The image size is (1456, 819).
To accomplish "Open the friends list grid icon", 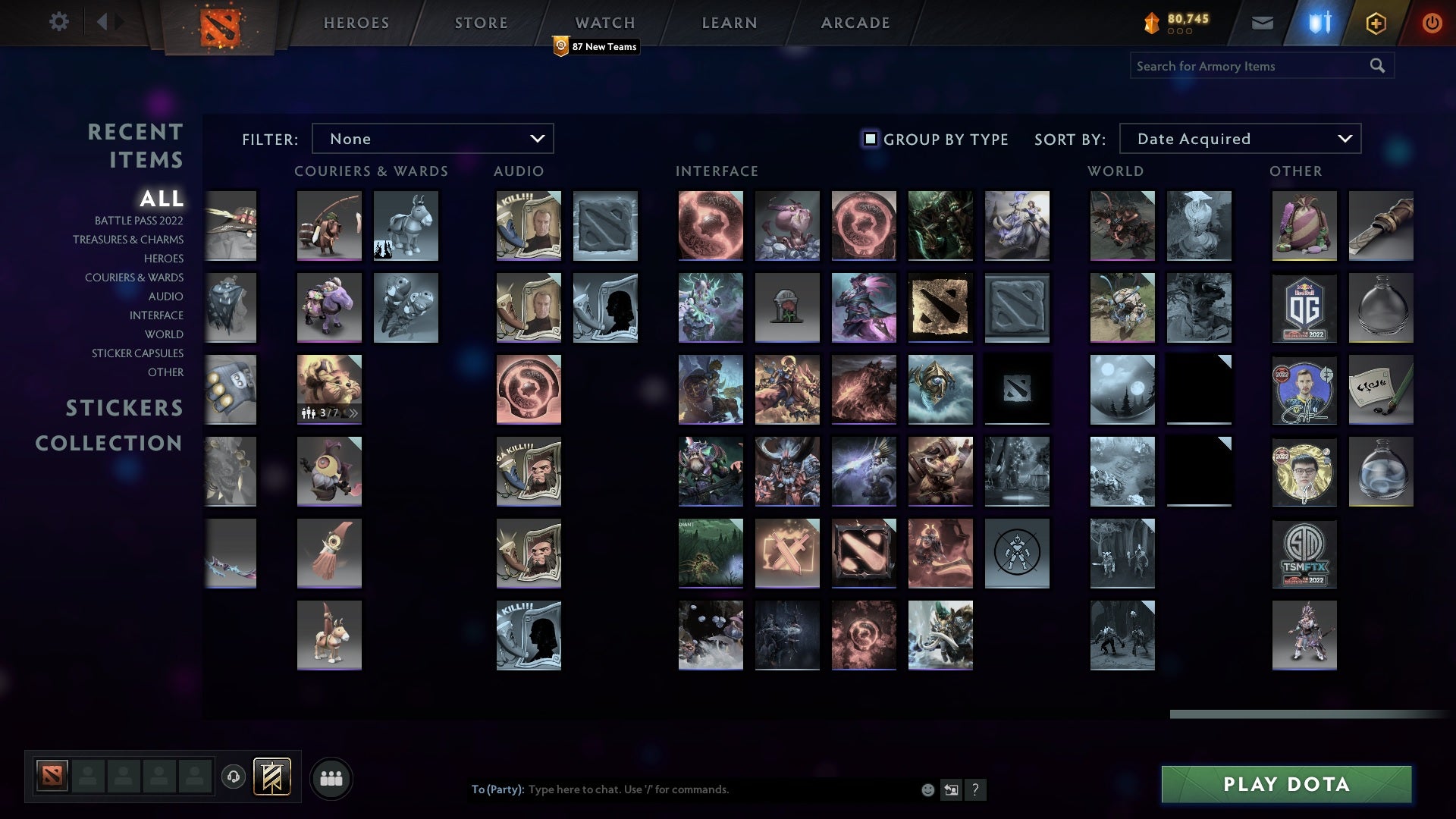I will 331,777.
